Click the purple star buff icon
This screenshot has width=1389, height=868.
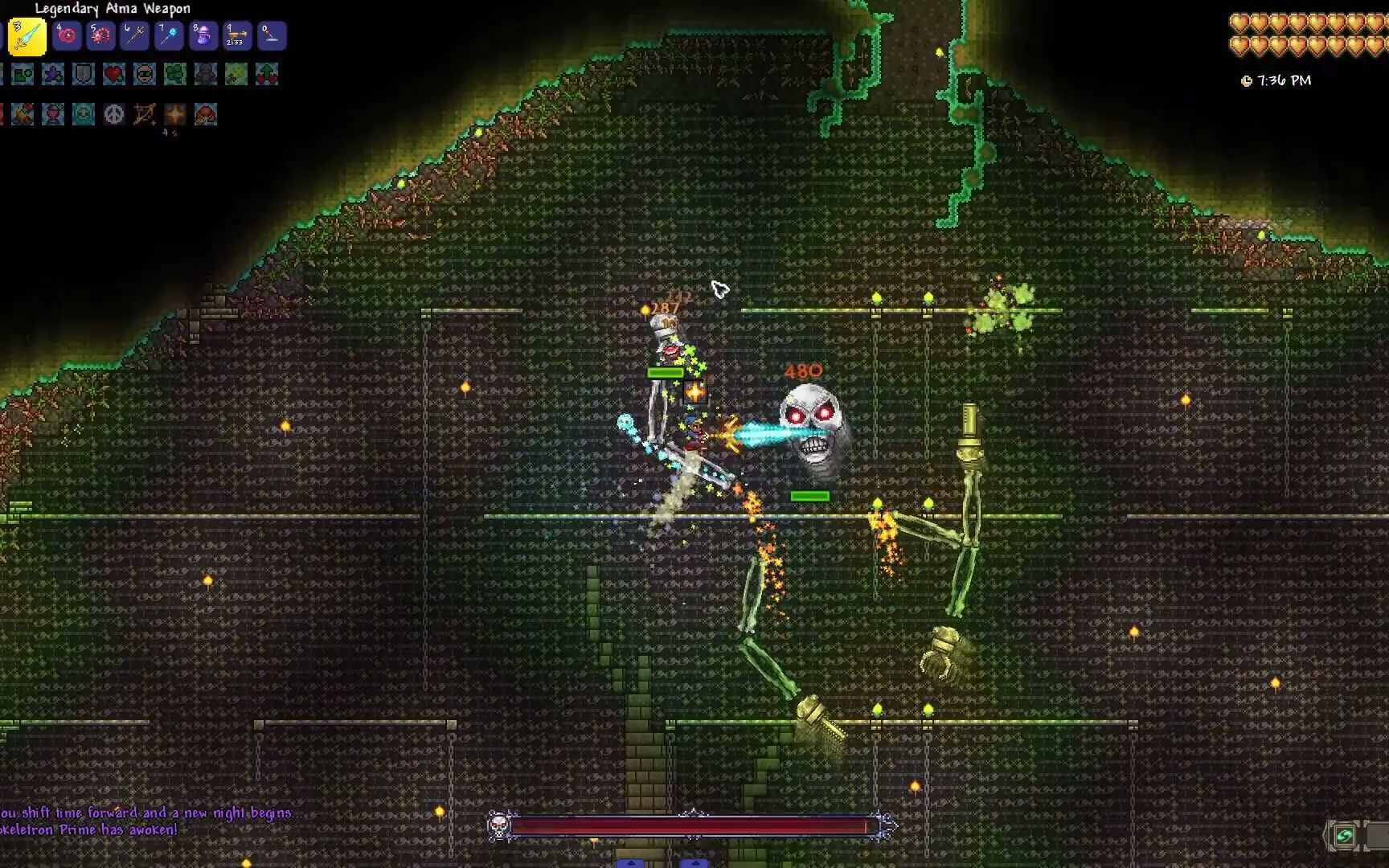point(53,75)
